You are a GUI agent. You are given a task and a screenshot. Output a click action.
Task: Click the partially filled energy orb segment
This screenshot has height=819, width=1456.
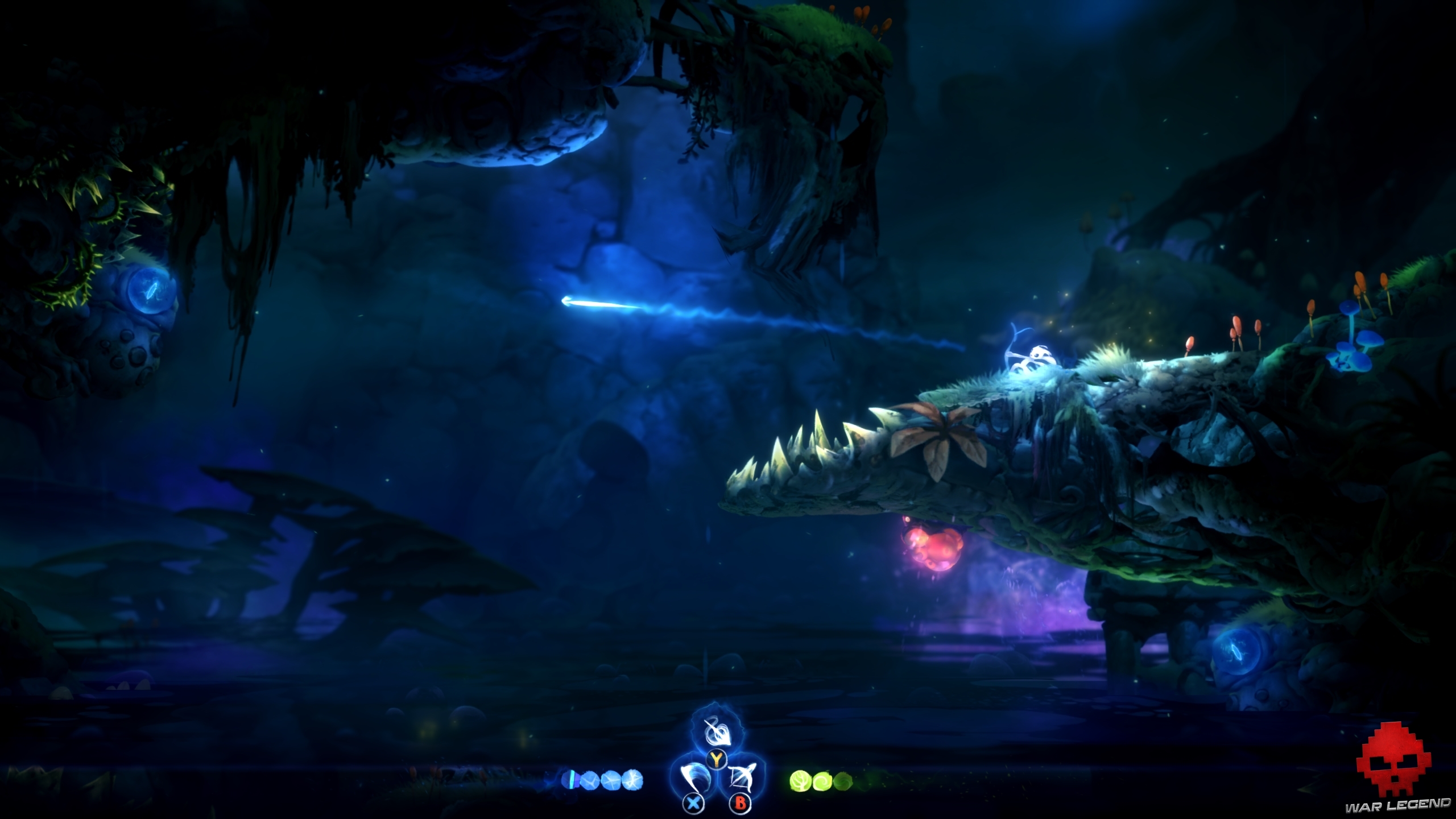pyautogui.click(x=569, y=780)
